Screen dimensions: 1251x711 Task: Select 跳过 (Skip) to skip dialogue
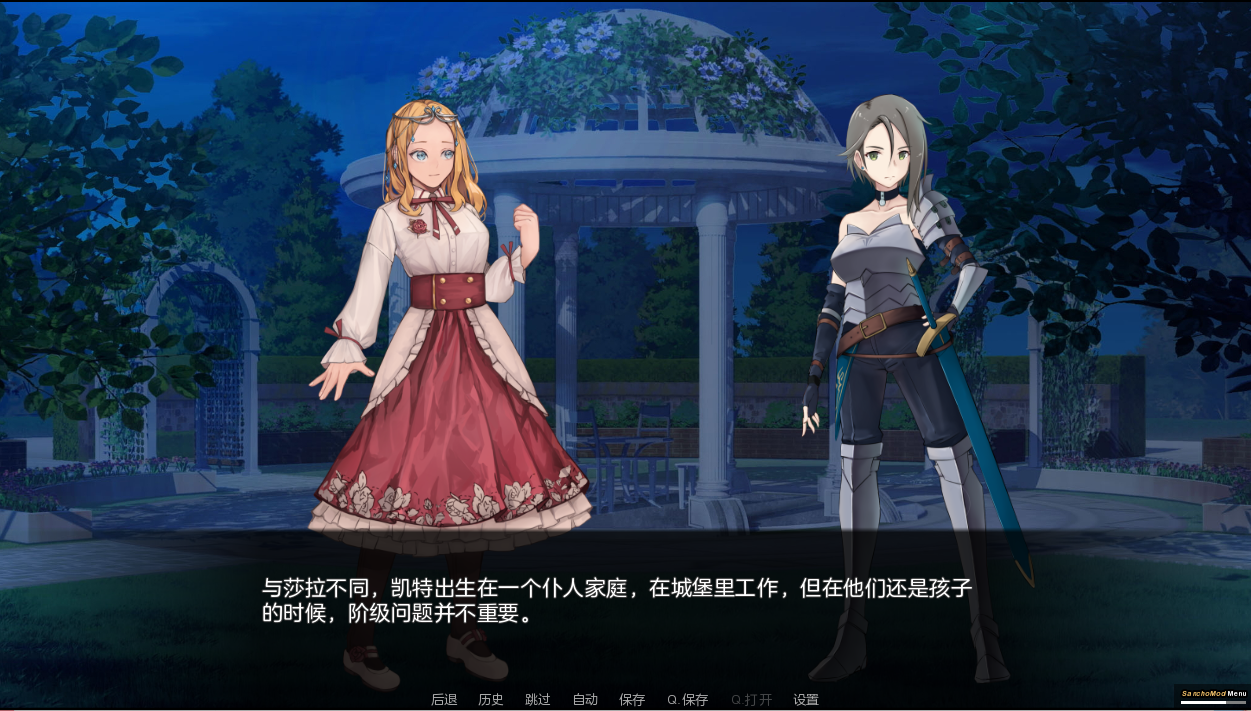point(538,700)
